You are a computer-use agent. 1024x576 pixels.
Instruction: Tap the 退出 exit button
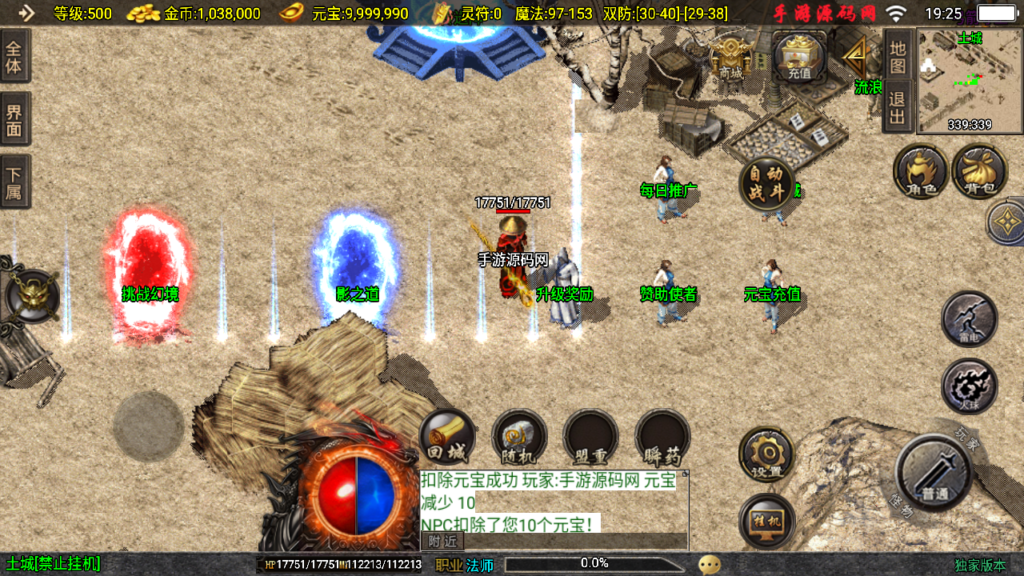click(x=897, y=107)
